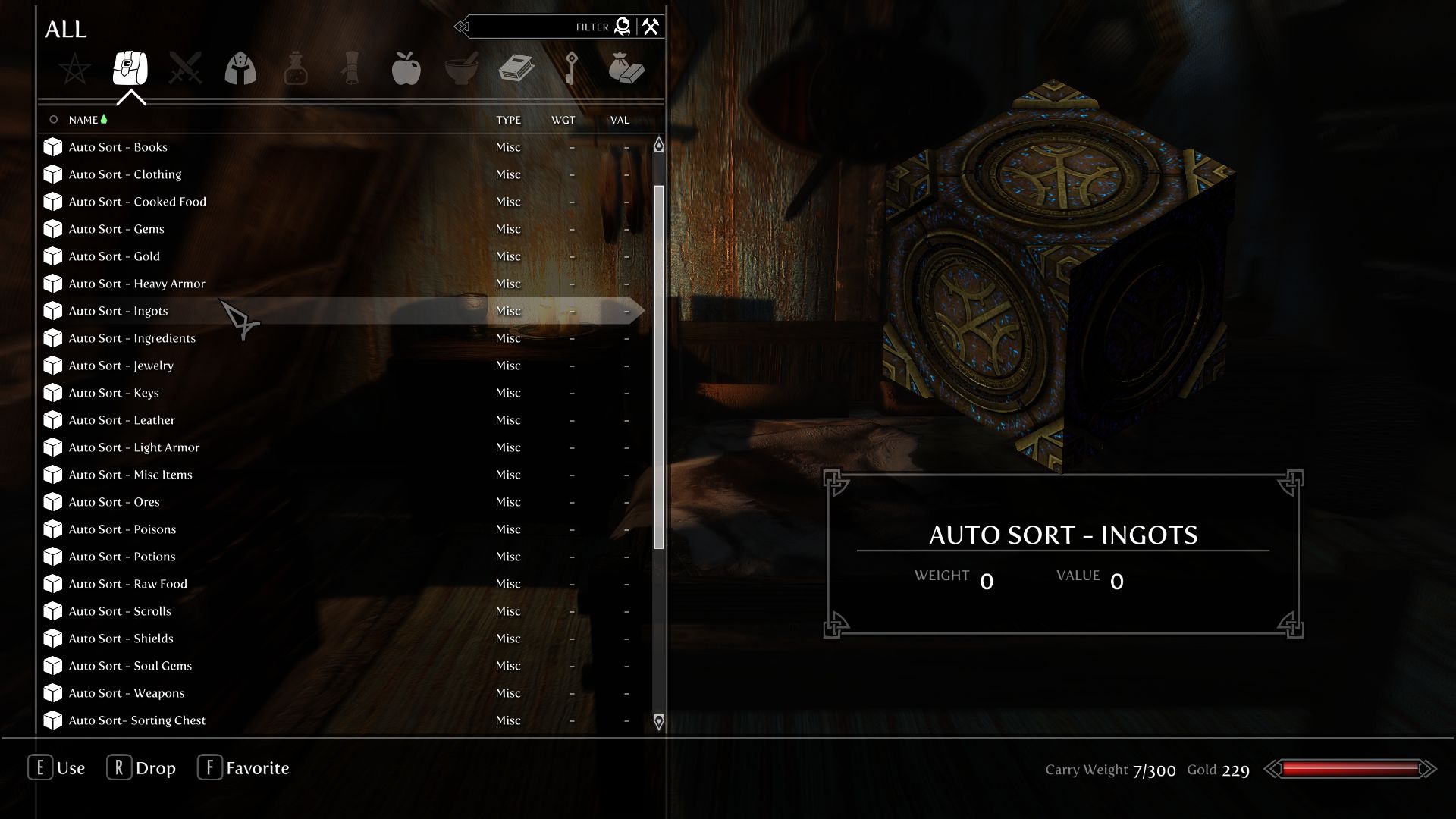Switch to the Favorites star tab
Viewport: 1456px width, 819px height.
pyautogui.click(x=75, y=69)
